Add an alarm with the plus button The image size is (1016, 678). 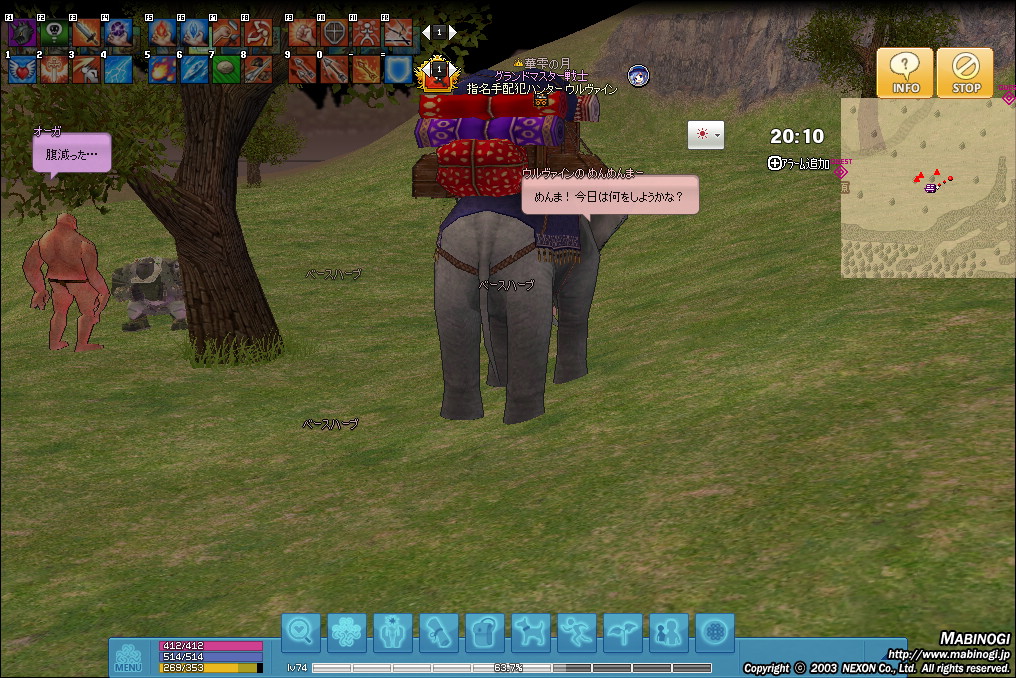tap(775, 163)
